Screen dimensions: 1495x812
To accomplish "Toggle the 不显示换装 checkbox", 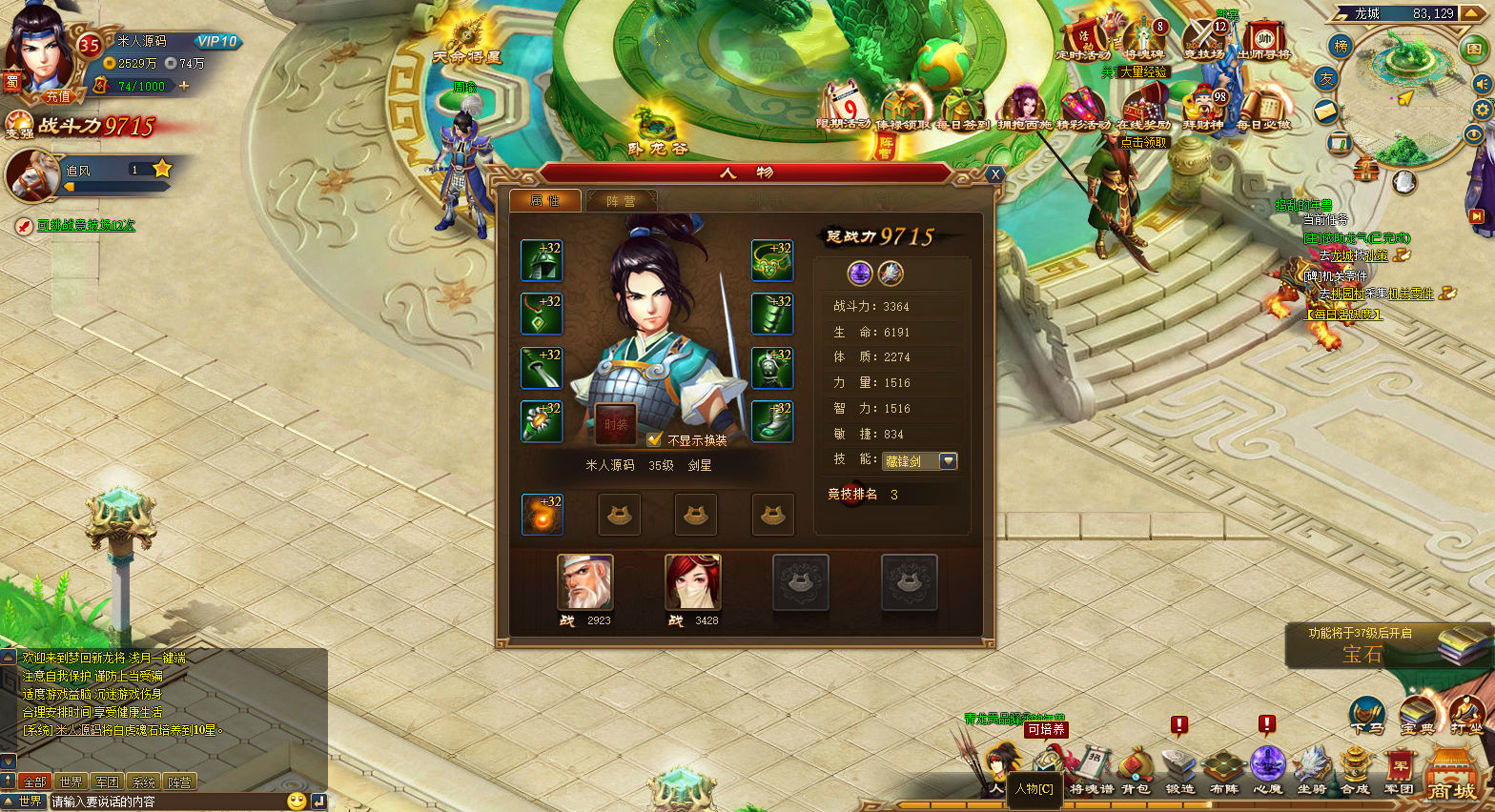I will click(654, 439).
